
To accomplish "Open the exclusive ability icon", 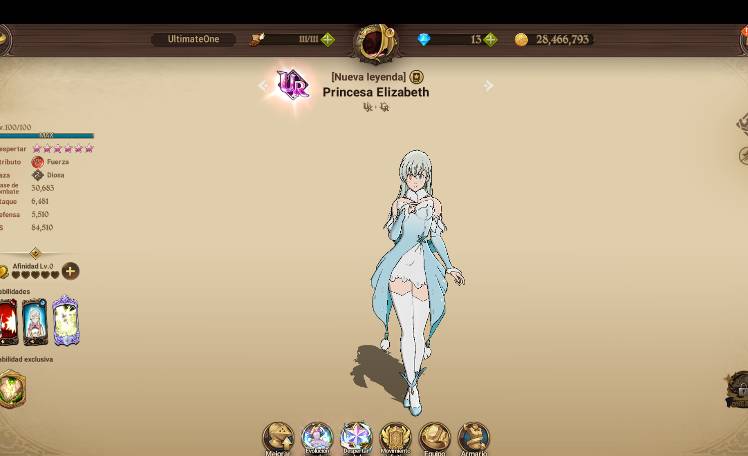I will tap(11, 389).
